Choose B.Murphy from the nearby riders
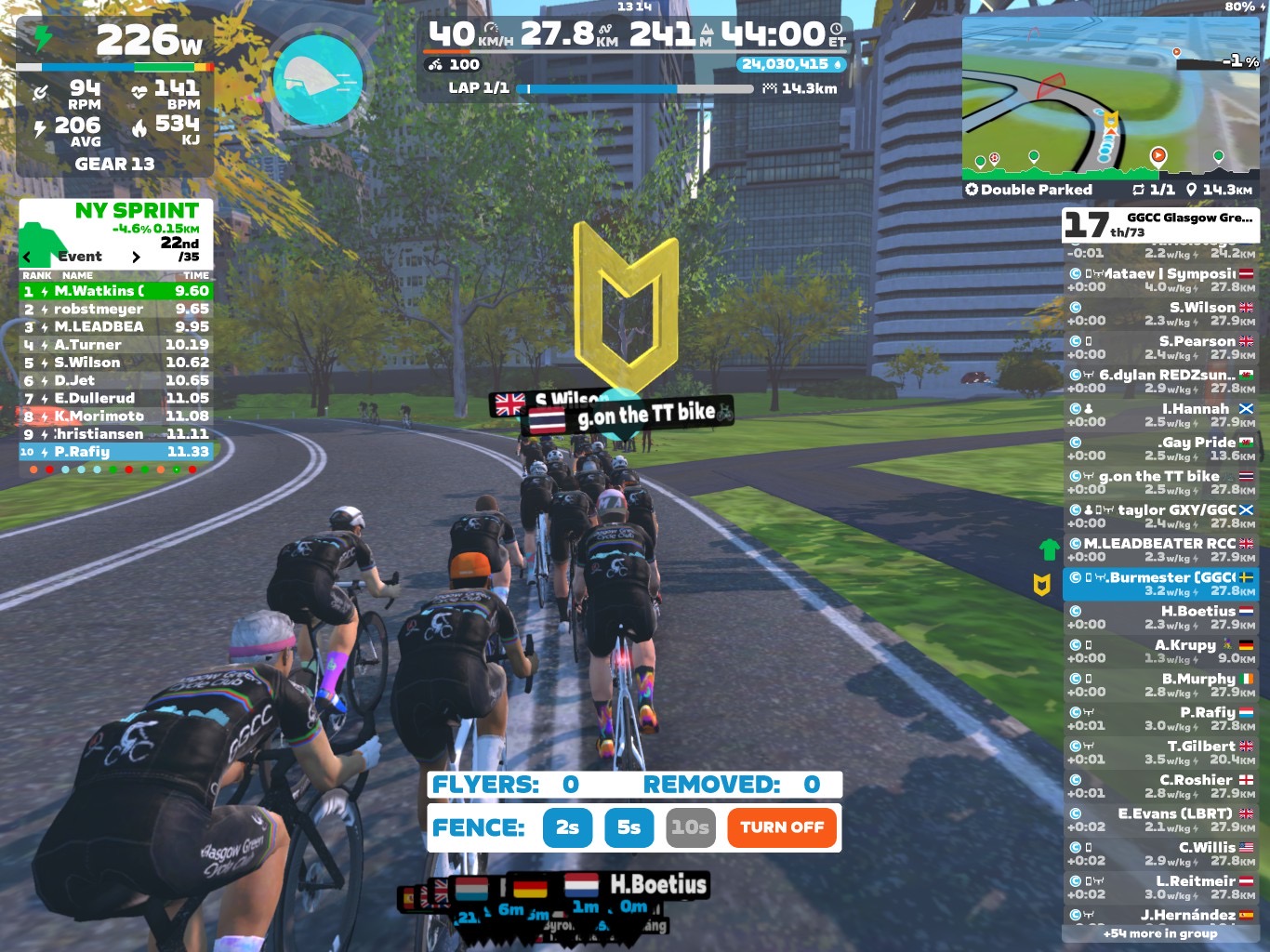 coord(1160,685)
